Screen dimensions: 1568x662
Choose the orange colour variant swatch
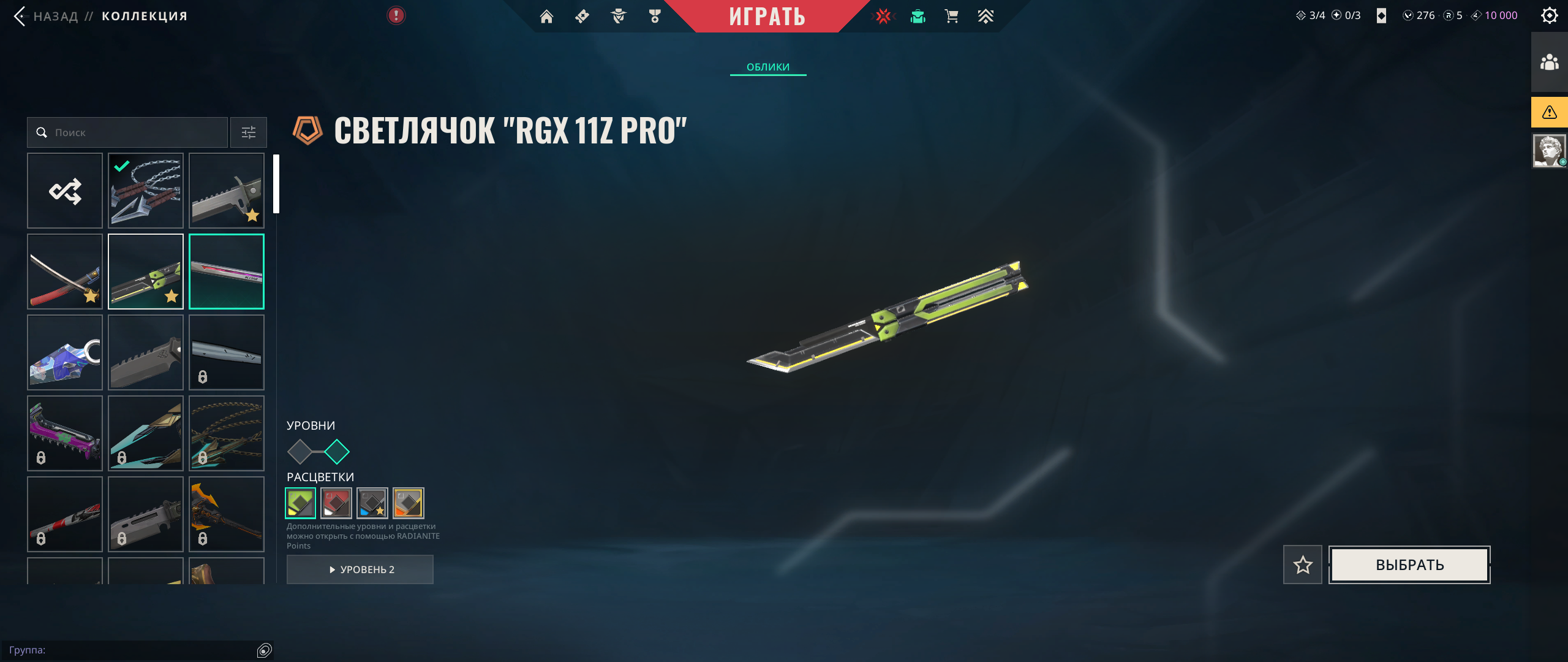pyautogui.click(x=409, y=503)
